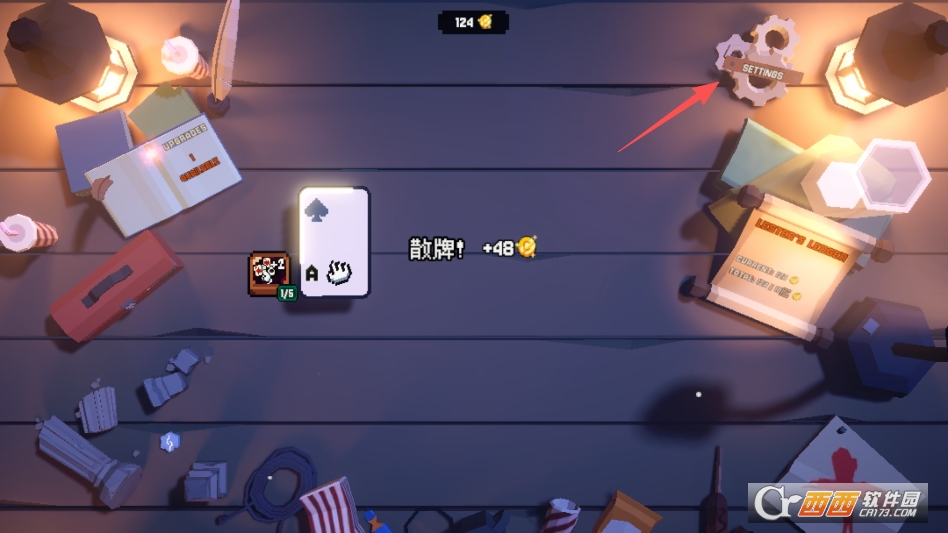Open the Settings gear menu
This screenshot has height=533, width=948.
point(762,66)
